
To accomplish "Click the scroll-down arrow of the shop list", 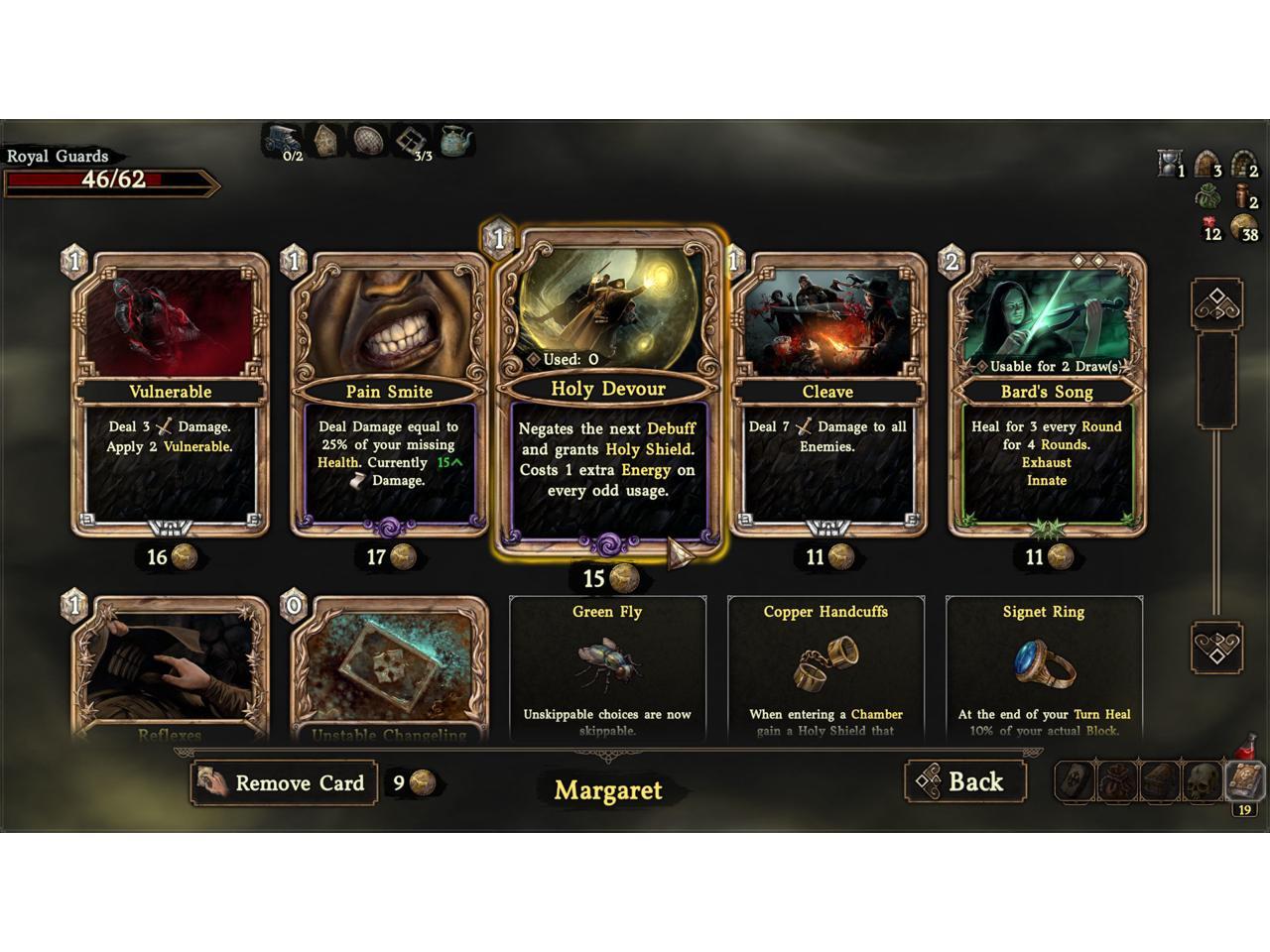I will (x=1216, y=648).
